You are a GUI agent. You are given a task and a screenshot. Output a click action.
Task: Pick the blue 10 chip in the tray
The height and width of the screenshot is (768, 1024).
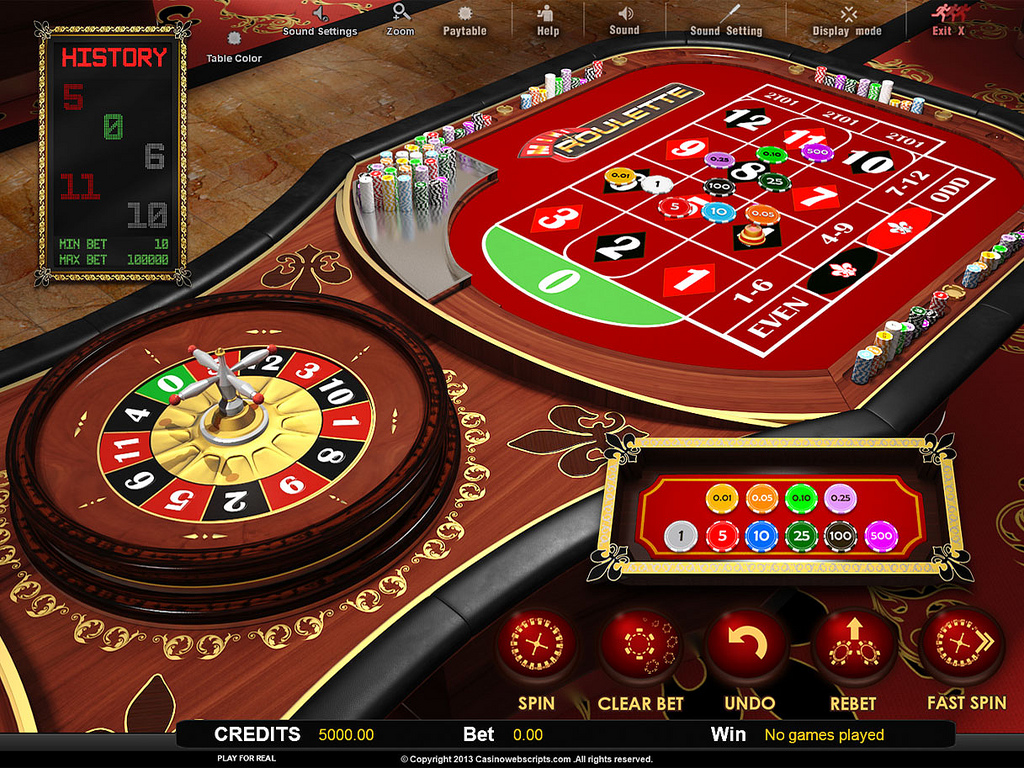tap(760, 537)
